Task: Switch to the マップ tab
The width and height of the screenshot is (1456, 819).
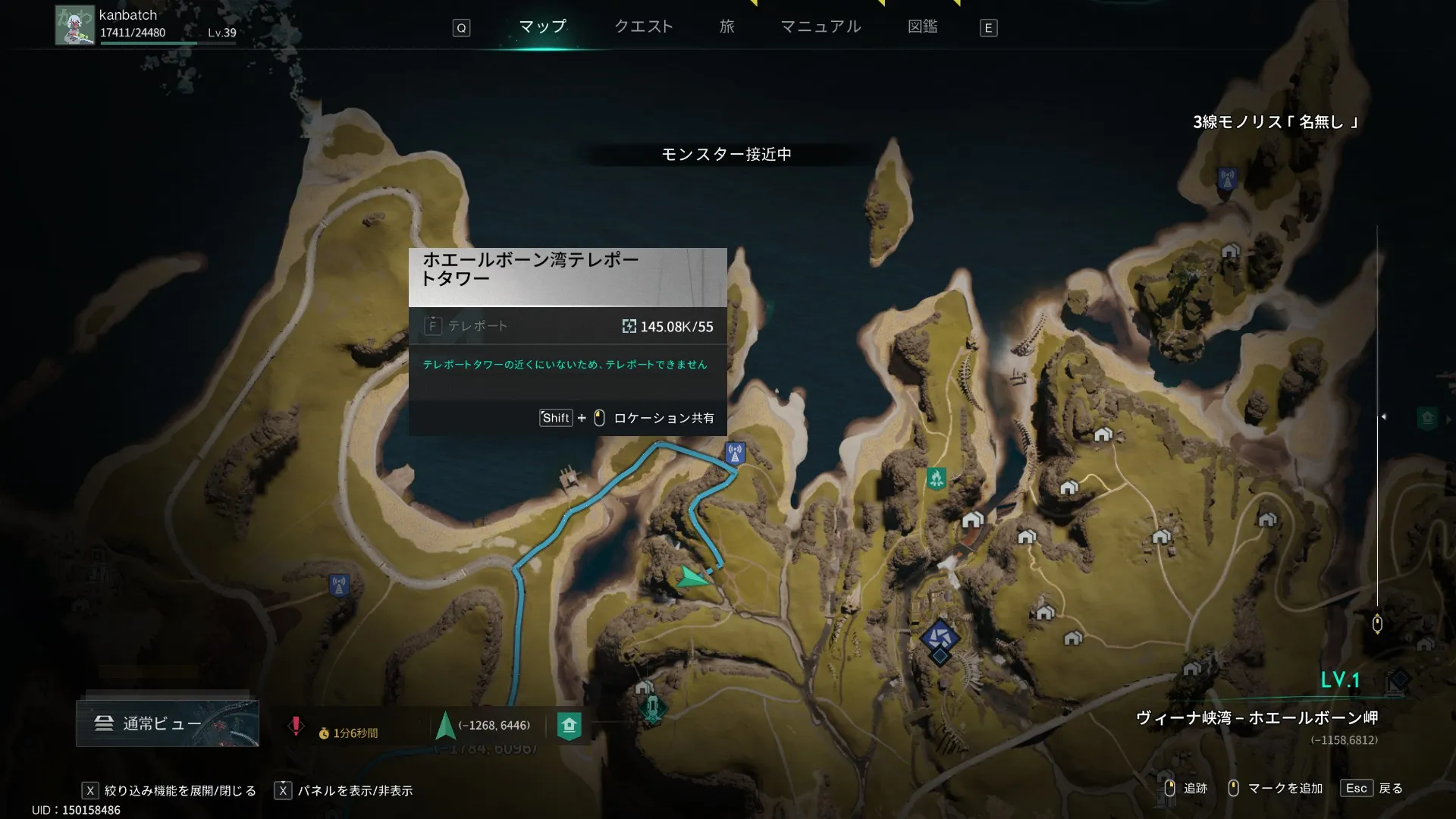Action: pos(542,27)
